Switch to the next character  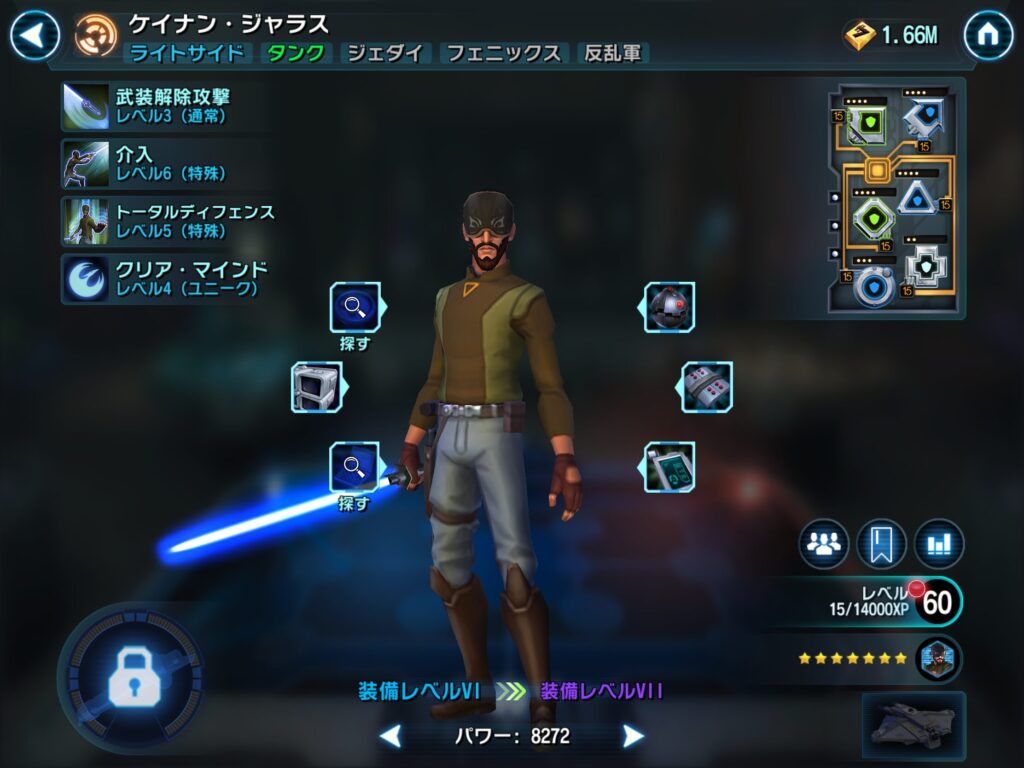[633, 737]
